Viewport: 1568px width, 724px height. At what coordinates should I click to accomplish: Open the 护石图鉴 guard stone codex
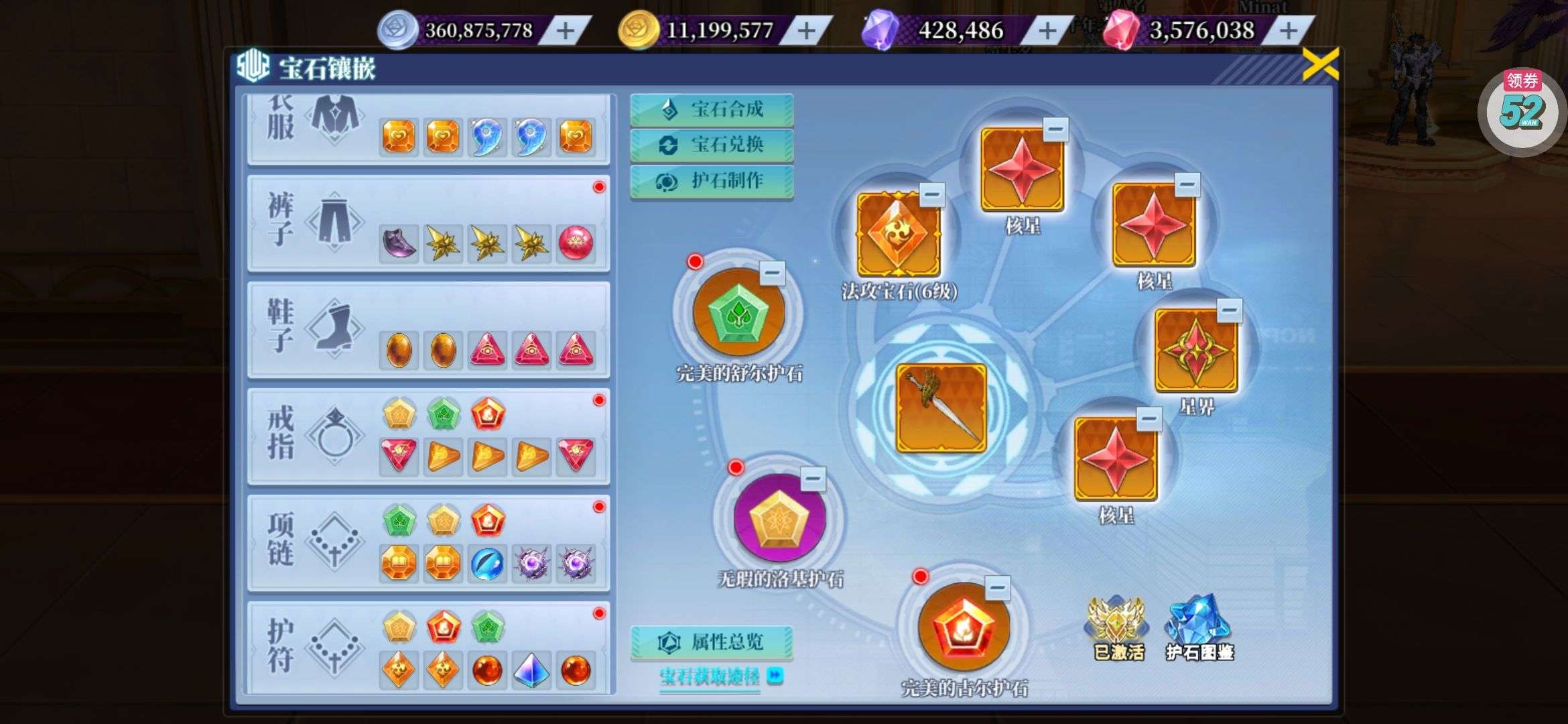pos(1199,627)
